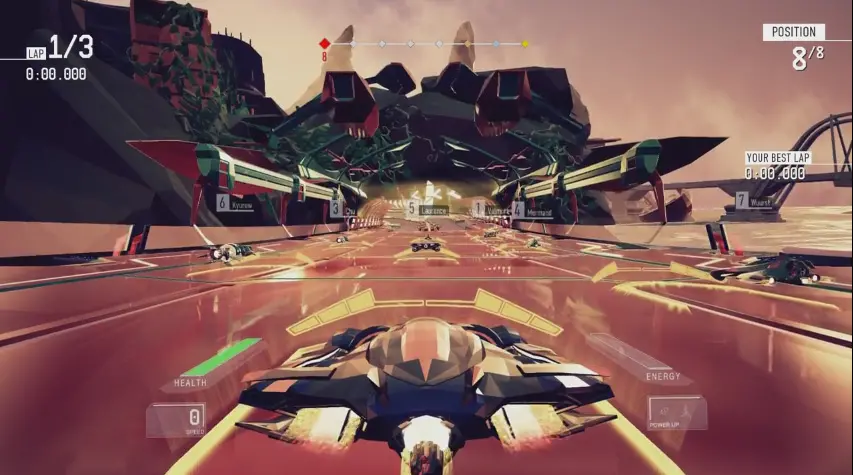Click racer tag for Kyunew

click(235, 203)
